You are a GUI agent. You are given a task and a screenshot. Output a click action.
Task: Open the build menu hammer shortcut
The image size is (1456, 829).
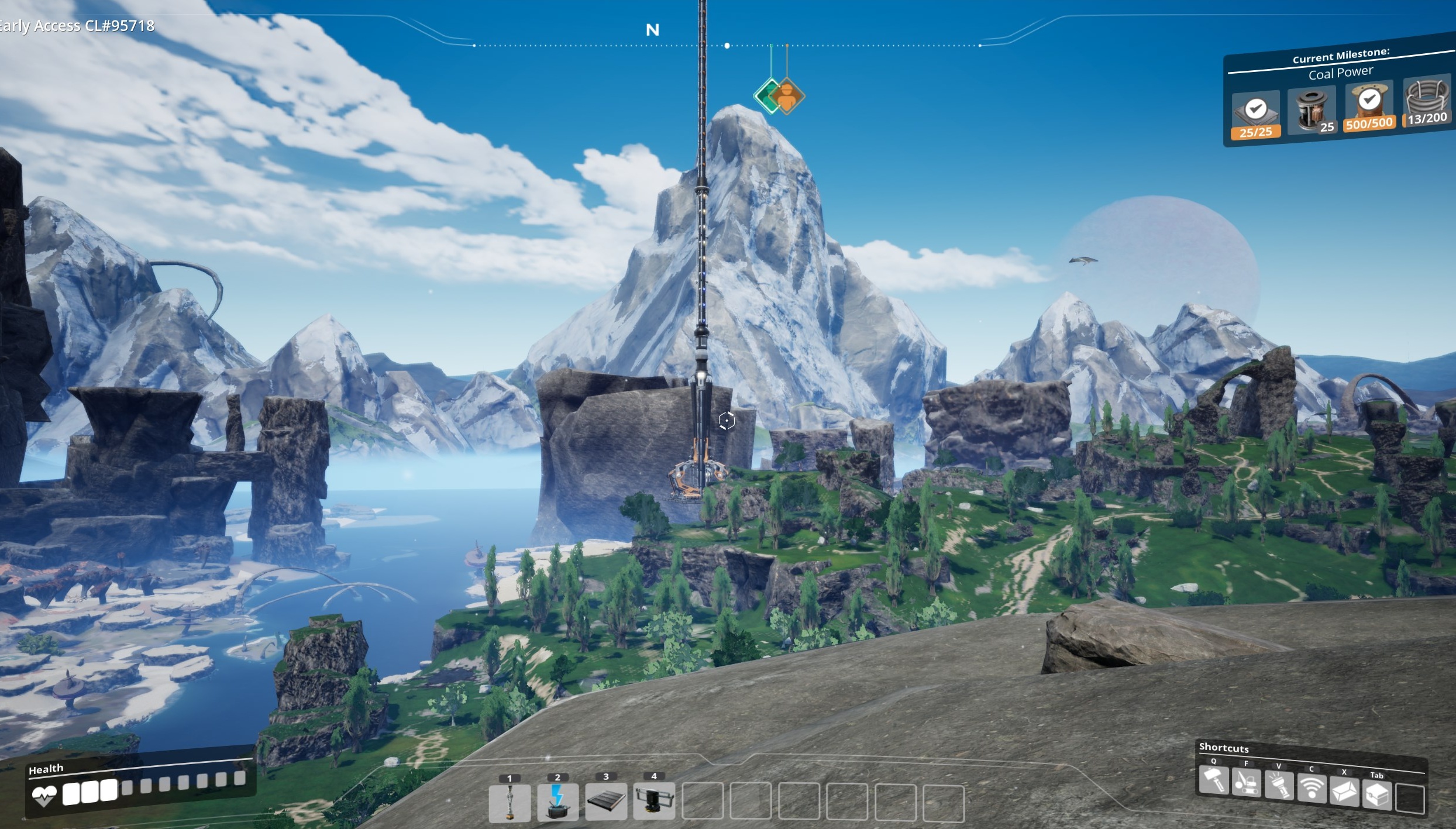coord(1214,780)
